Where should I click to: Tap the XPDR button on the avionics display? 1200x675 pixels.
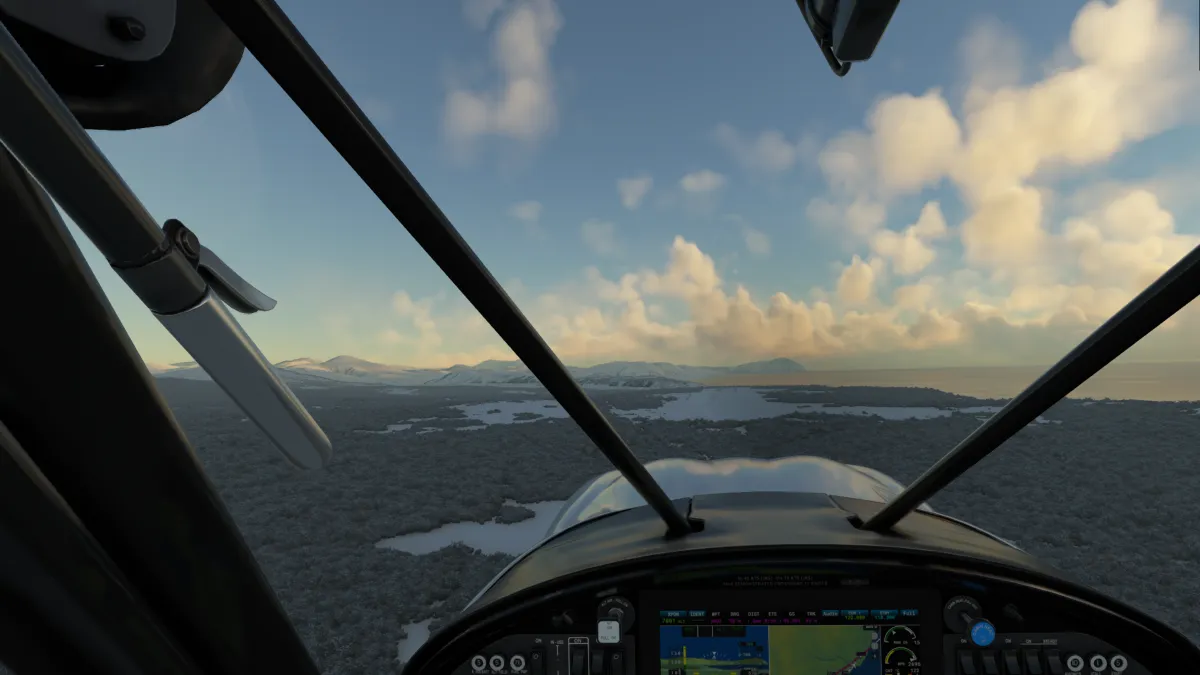click(x=673, y=614)
